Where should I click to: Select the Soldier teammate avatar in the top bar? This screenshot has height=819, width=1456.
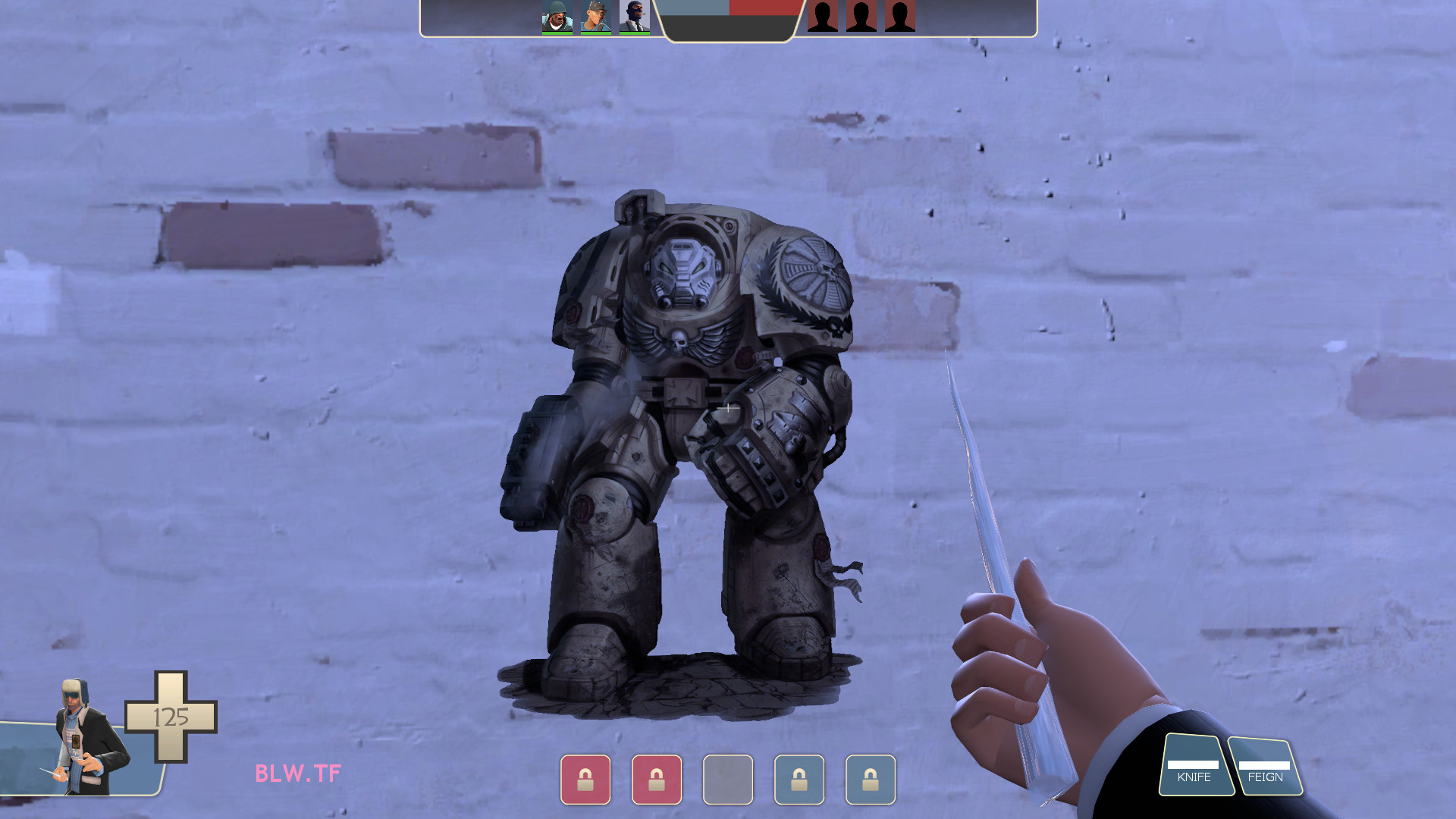[556, 15]
